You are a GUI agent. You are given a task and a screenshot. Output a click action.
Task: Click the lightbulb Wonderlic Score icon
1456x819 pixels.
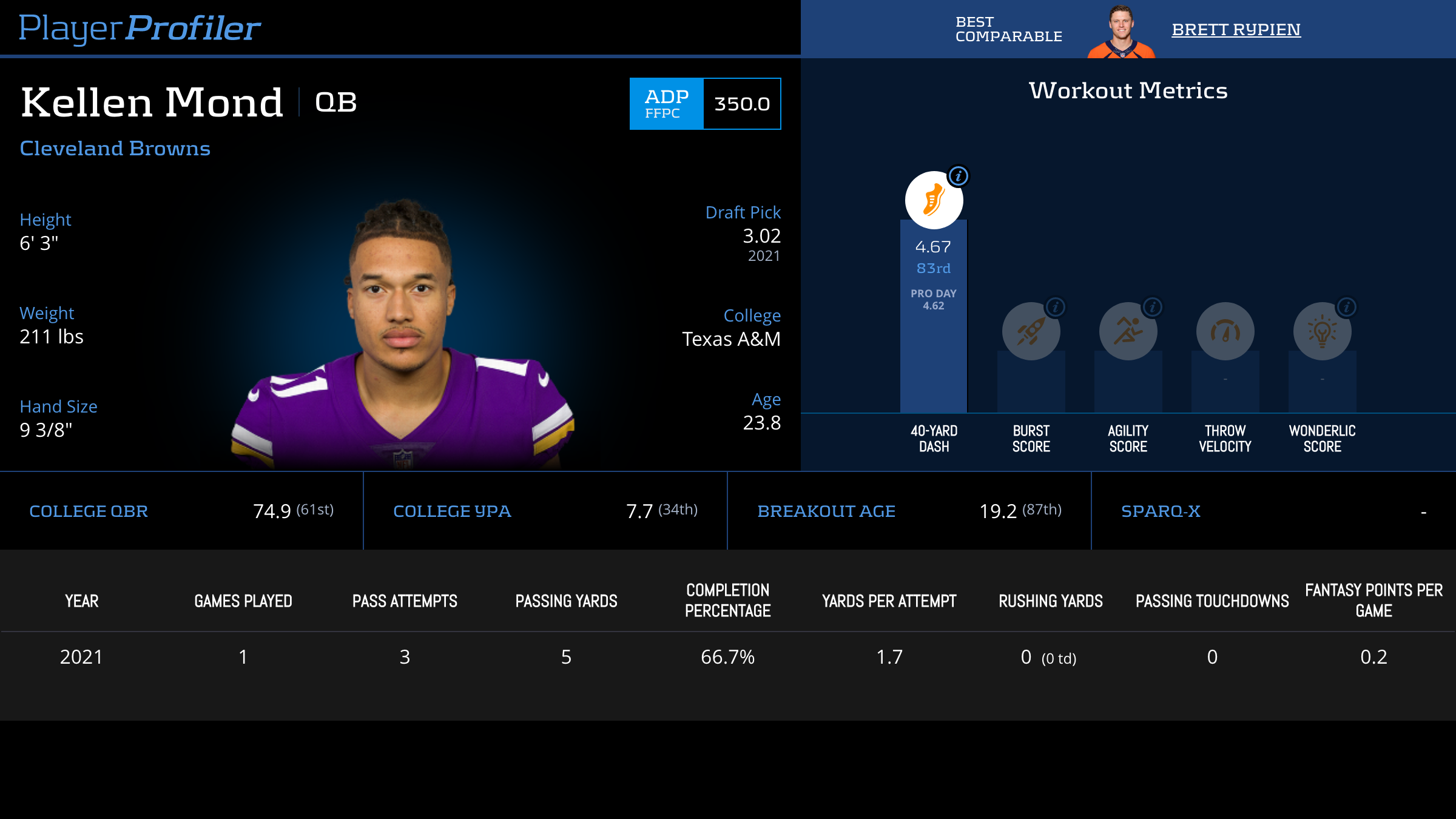point(1321,331)
